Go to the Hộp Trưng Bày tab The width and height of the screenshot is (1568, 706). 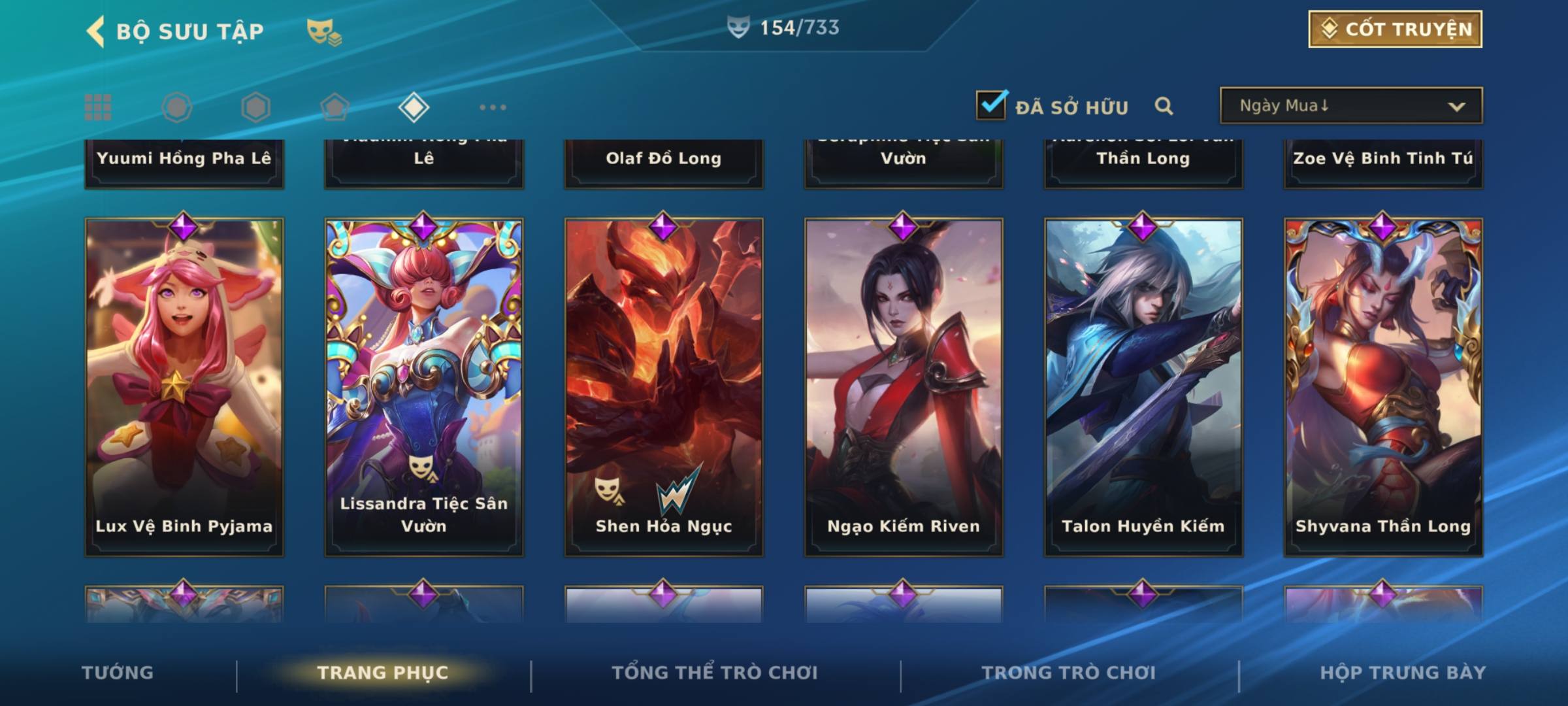click(x=1403, y=673)
